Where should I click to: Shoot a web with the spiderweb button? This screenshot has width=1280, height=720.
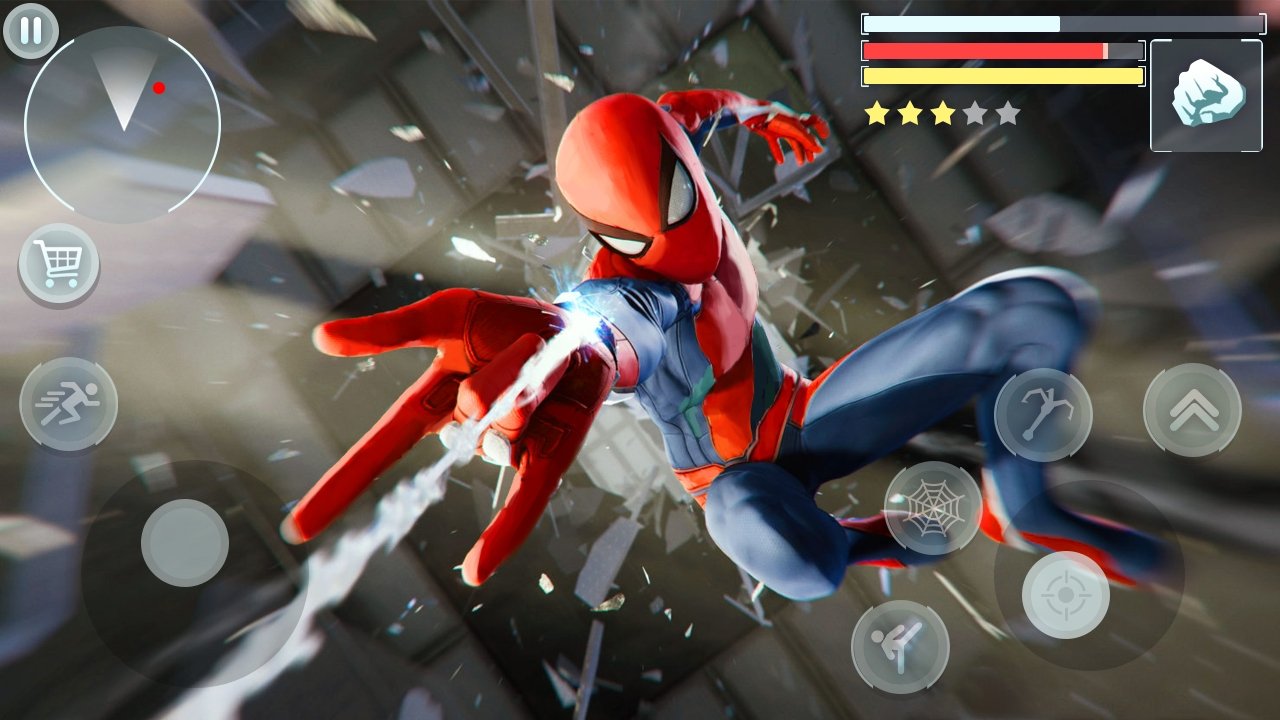[933, 507]
